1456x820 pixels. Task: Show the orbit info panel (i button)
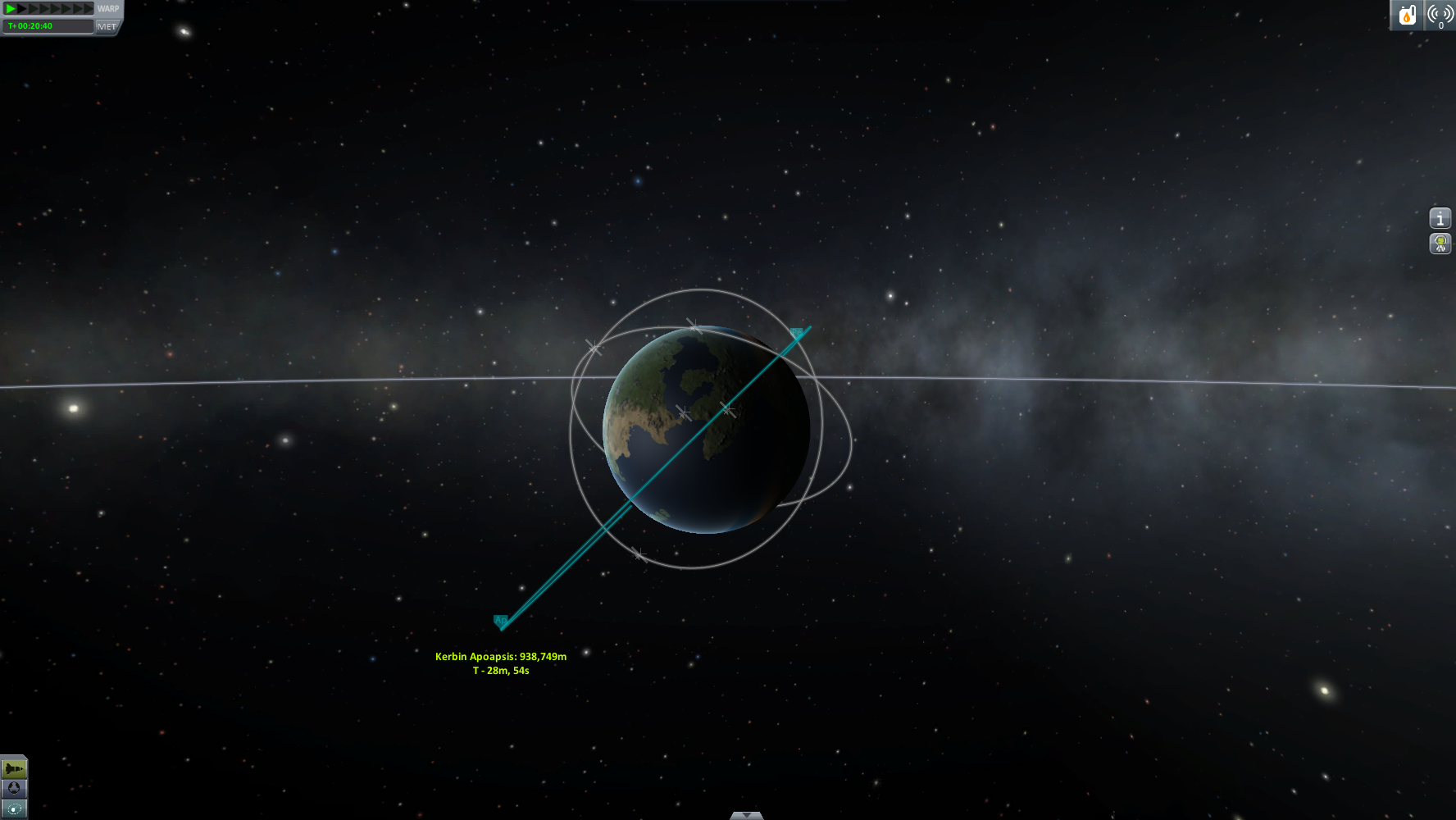(x=1440, y=218)
